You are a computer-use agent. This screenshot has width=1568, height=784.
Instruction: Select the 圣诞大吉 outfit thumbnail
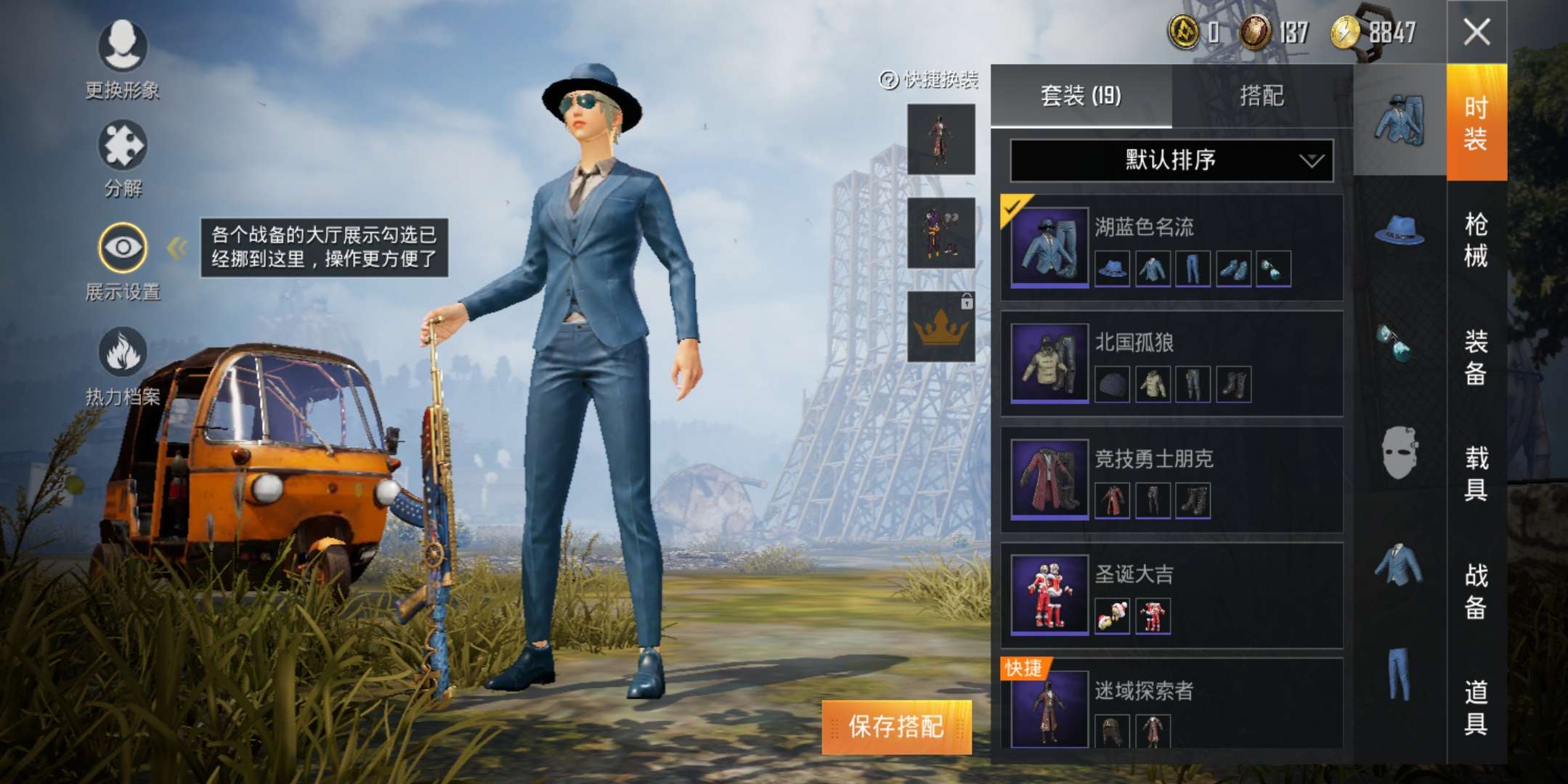pos(1050,595)
